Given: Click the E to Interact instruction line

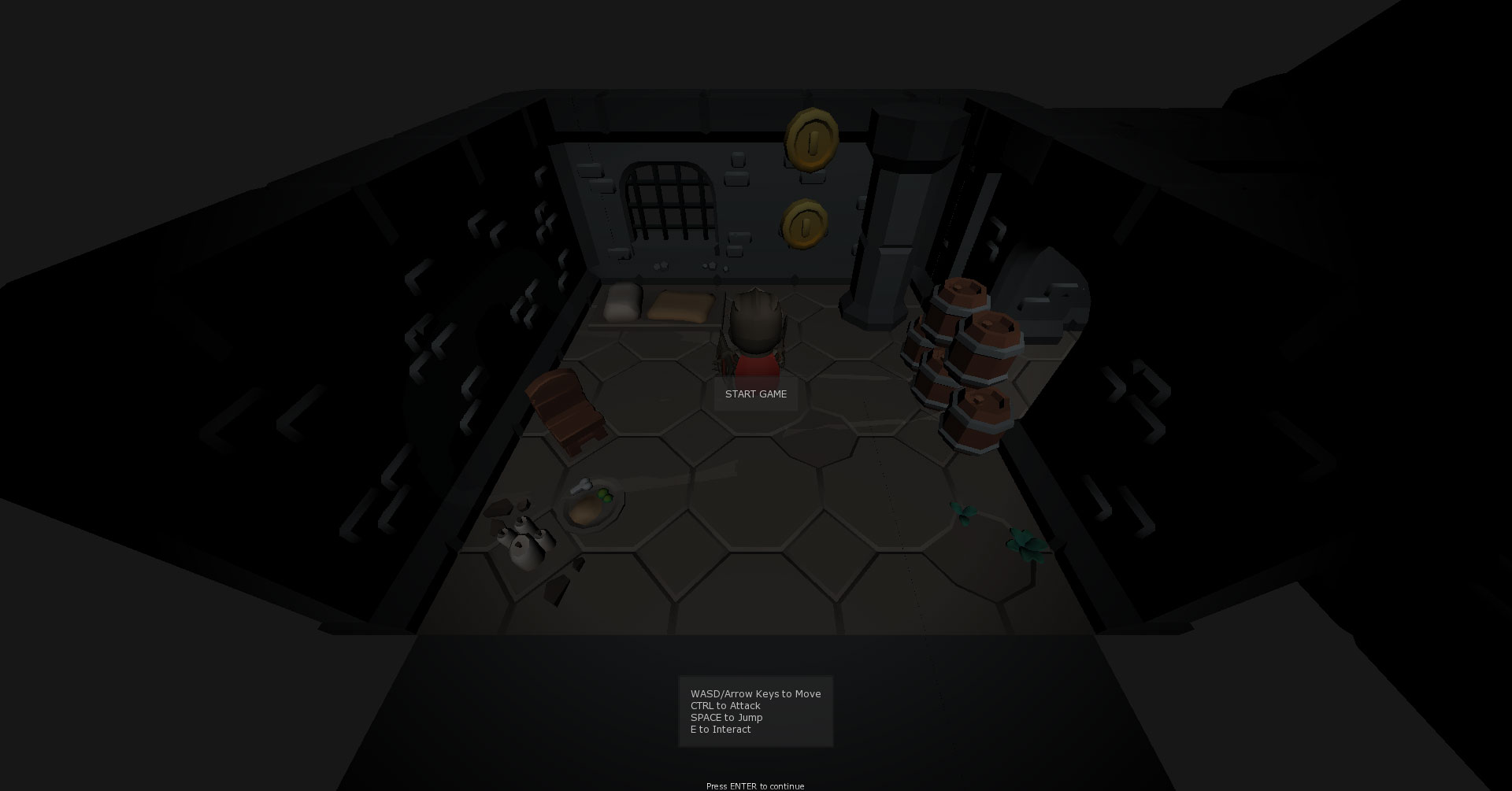Looking at the screenshot, I should click(720, 729).
